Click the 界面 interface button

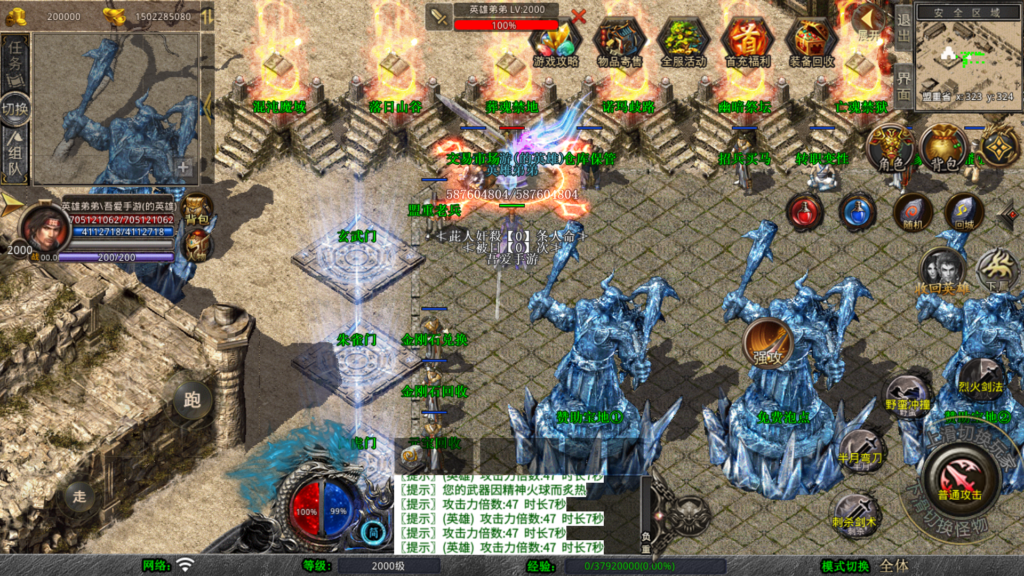tap(902, 84)
